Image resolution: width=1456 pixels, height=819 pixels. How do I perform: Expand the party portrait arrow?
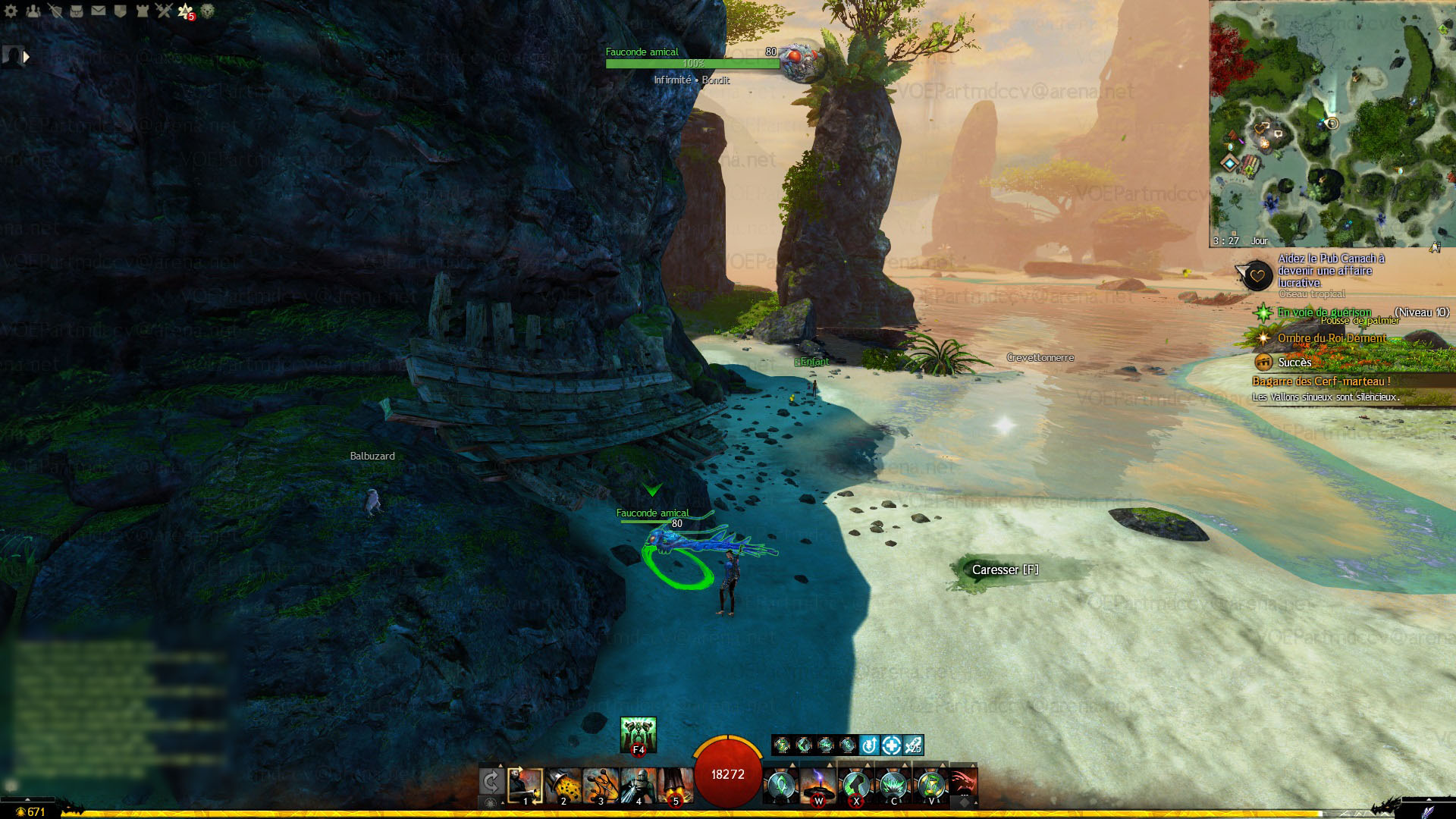pos(27,56)
